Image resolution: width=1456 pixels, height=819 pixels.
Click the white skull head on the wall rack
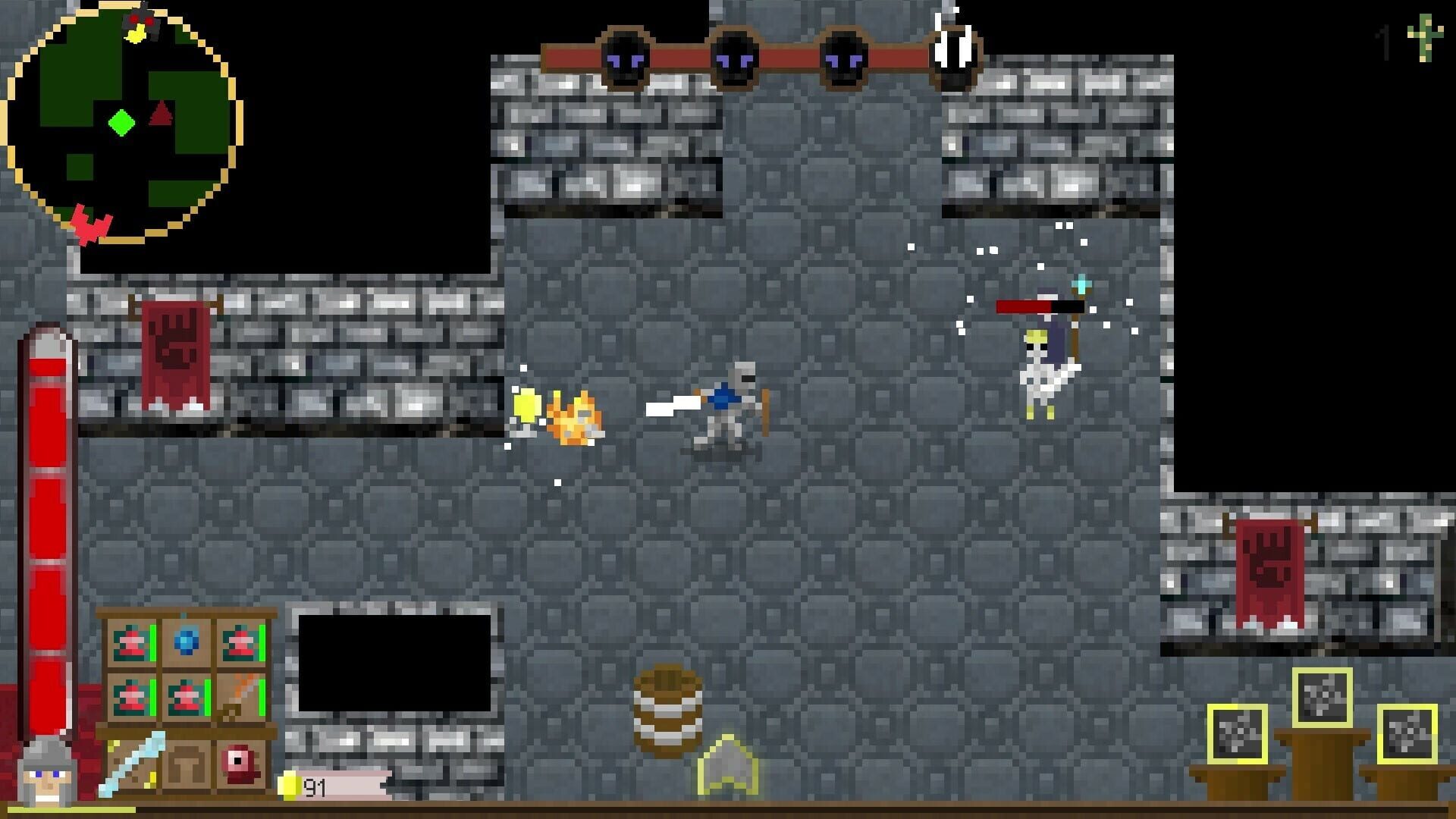tap(954, 49)
